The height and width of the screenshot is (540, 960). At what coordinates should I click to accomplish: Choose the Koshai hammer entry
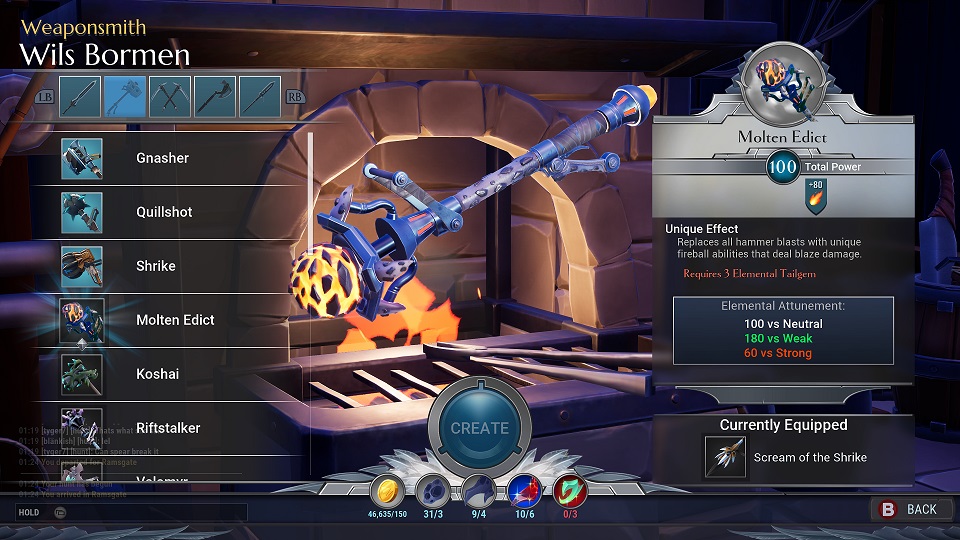coord(156,374)
